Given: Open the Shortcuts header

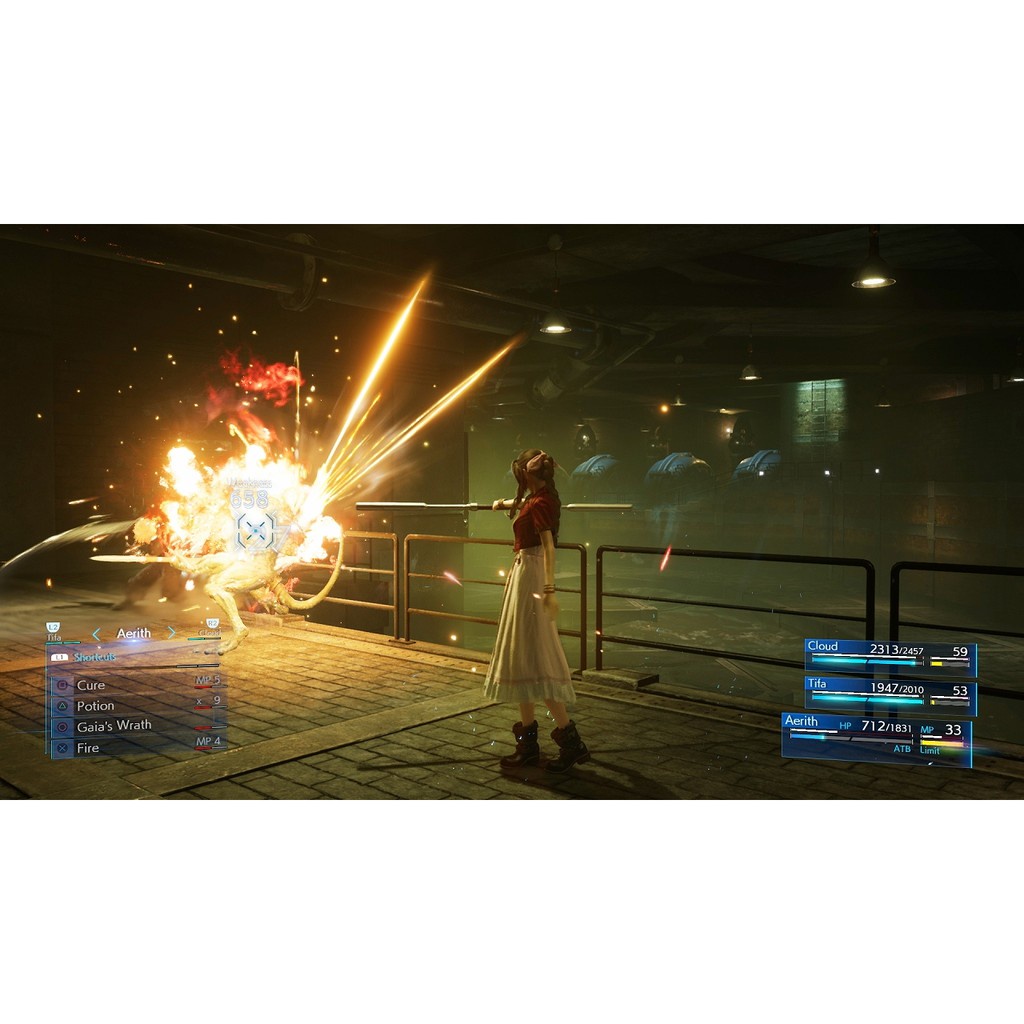Looking at the screenshot, I should (x=94, y=657).
